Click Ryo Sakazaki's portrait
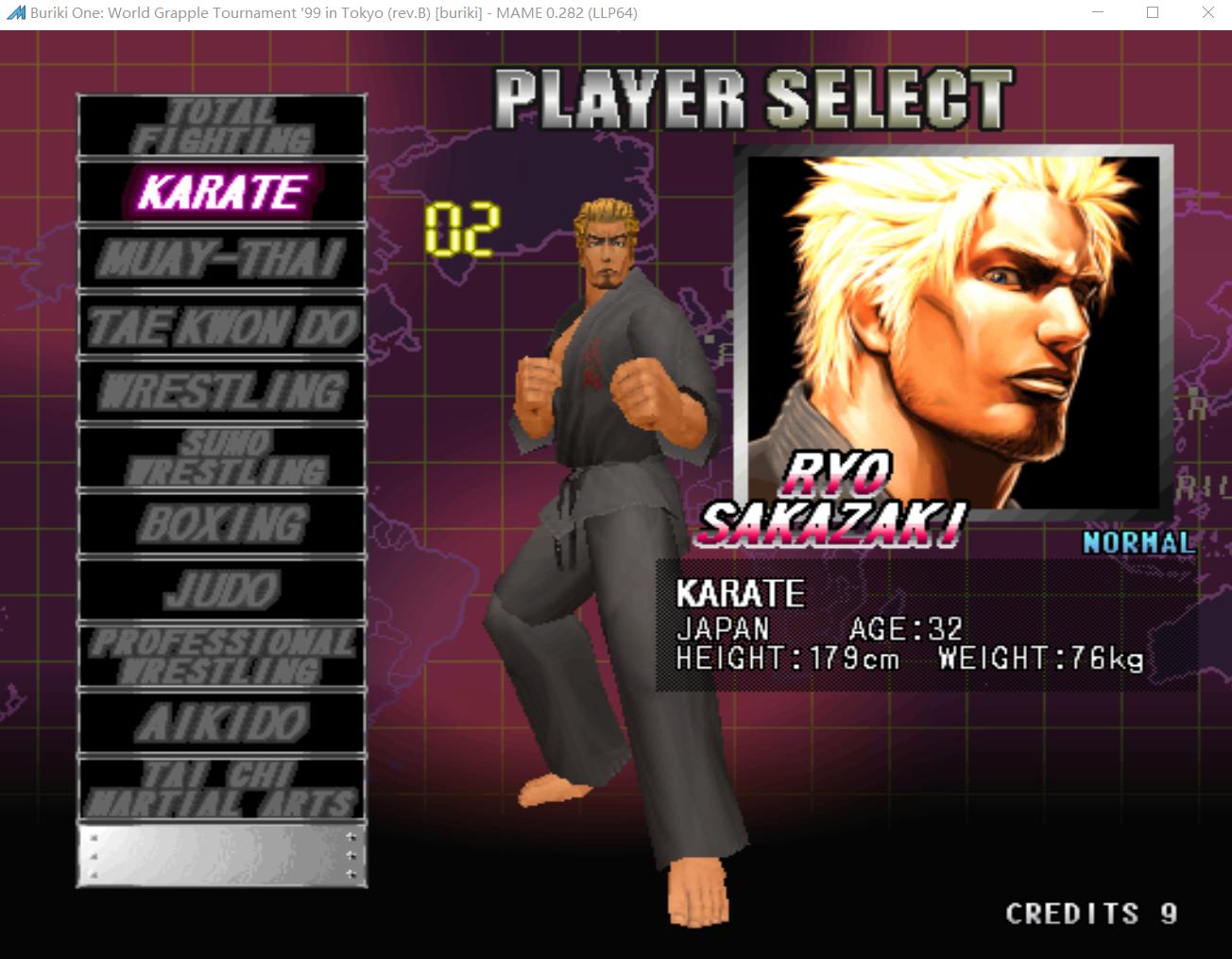Screen dimensions: 1232x959 click(952, 331)
